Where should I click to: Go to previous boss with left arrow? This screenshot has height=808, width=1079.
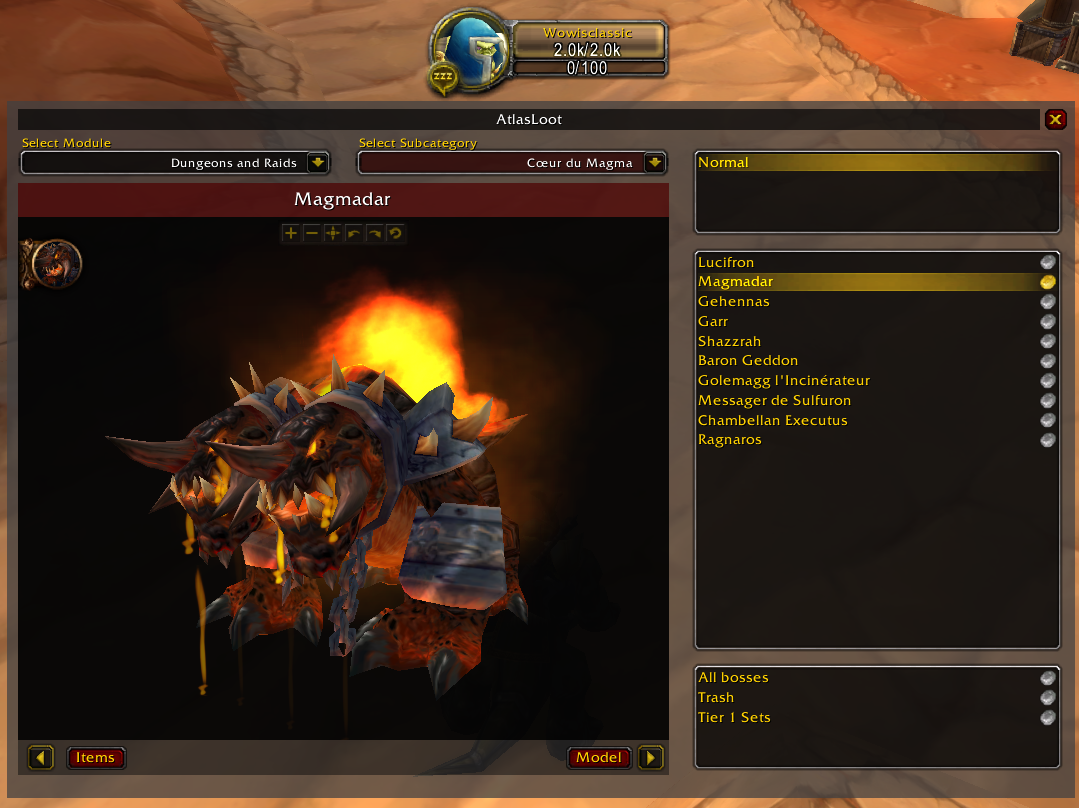pos(41,758)
